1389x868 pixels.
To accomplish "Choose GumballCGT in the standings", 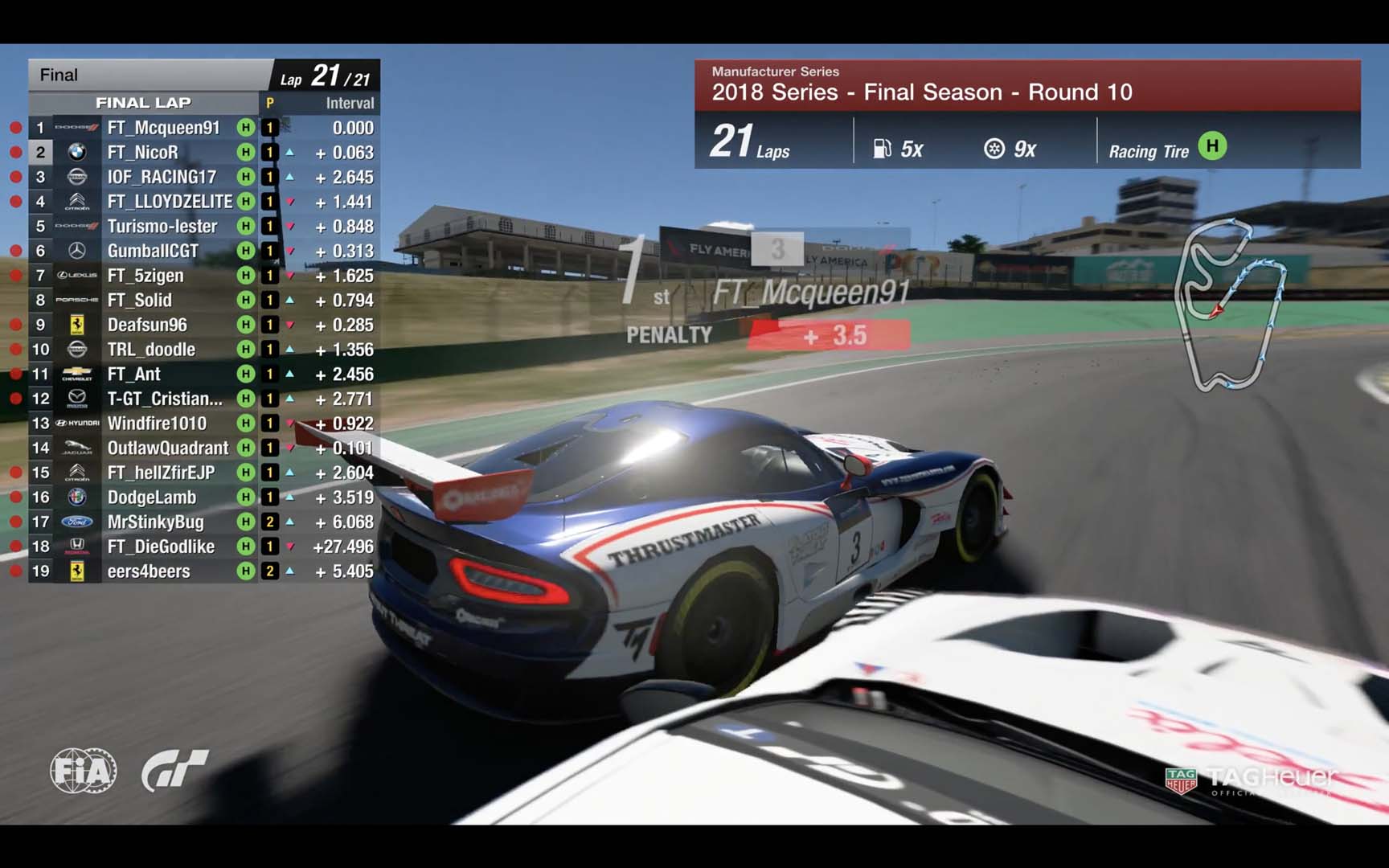I will pyautogui.click(x=153, y=251).
